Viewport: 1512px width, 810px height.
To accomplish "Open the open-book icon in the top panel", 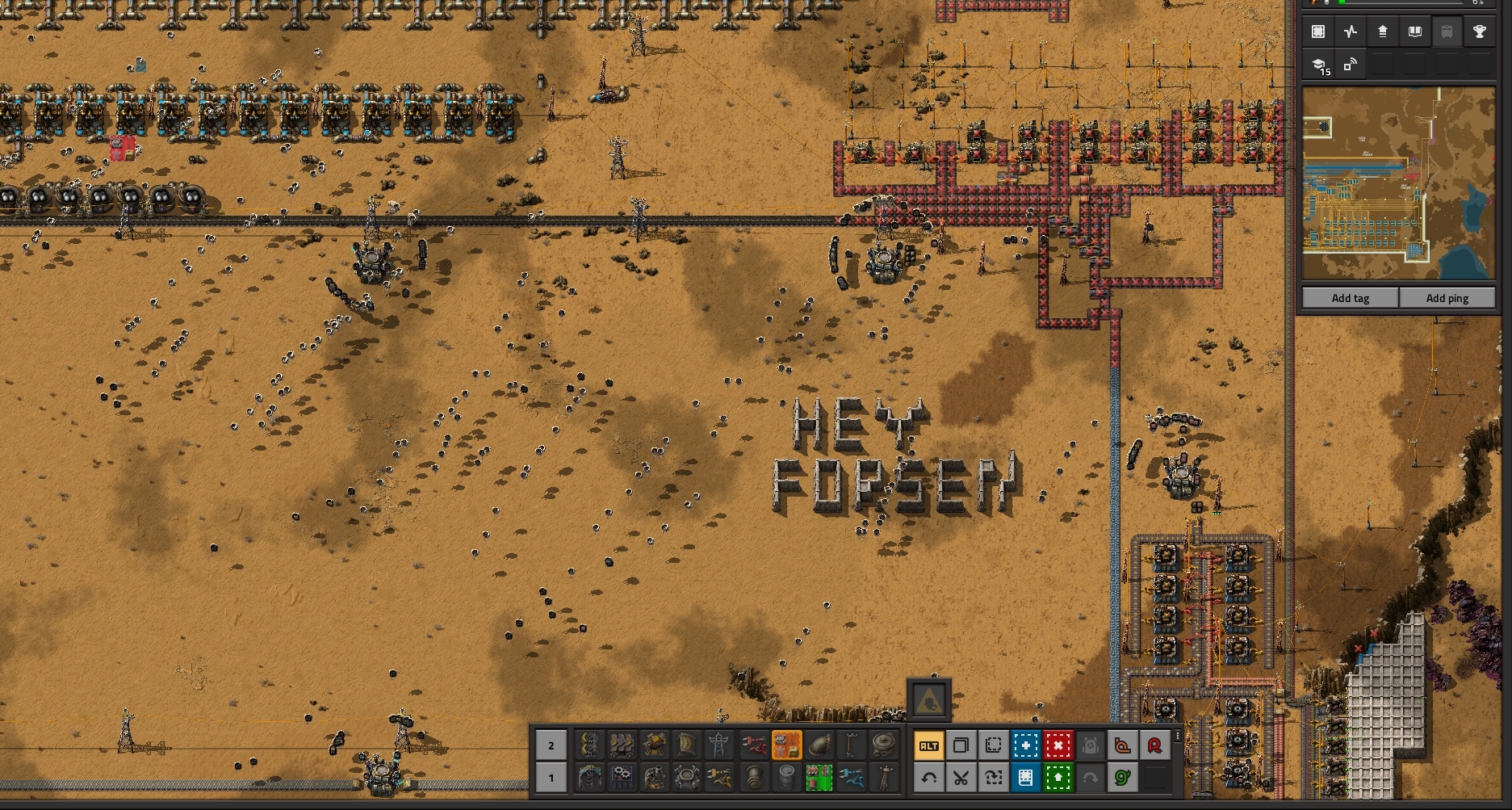I will pos(1414,32).
